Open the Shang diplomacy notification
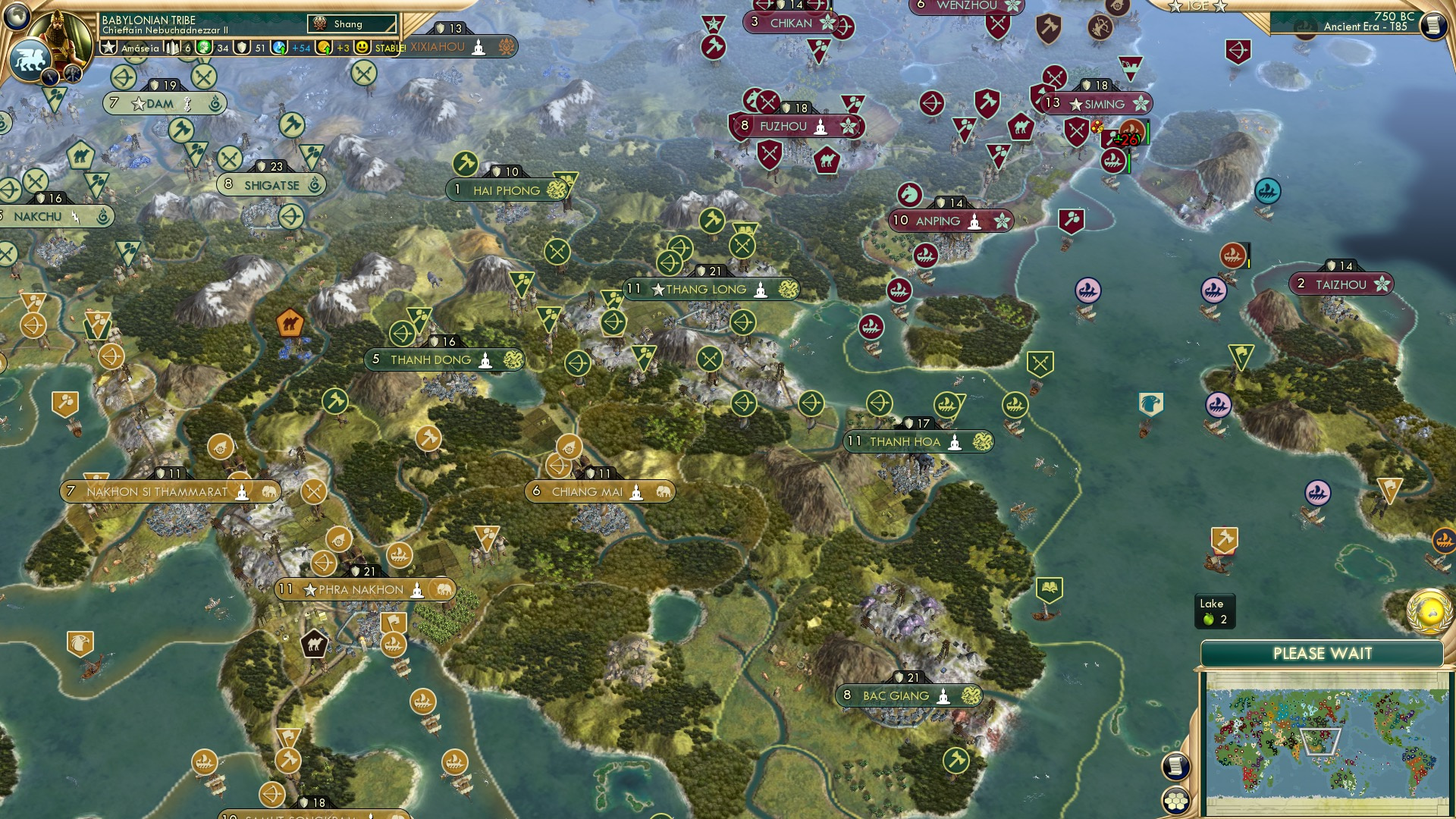The image size is (1456, 819). point(351,24)
